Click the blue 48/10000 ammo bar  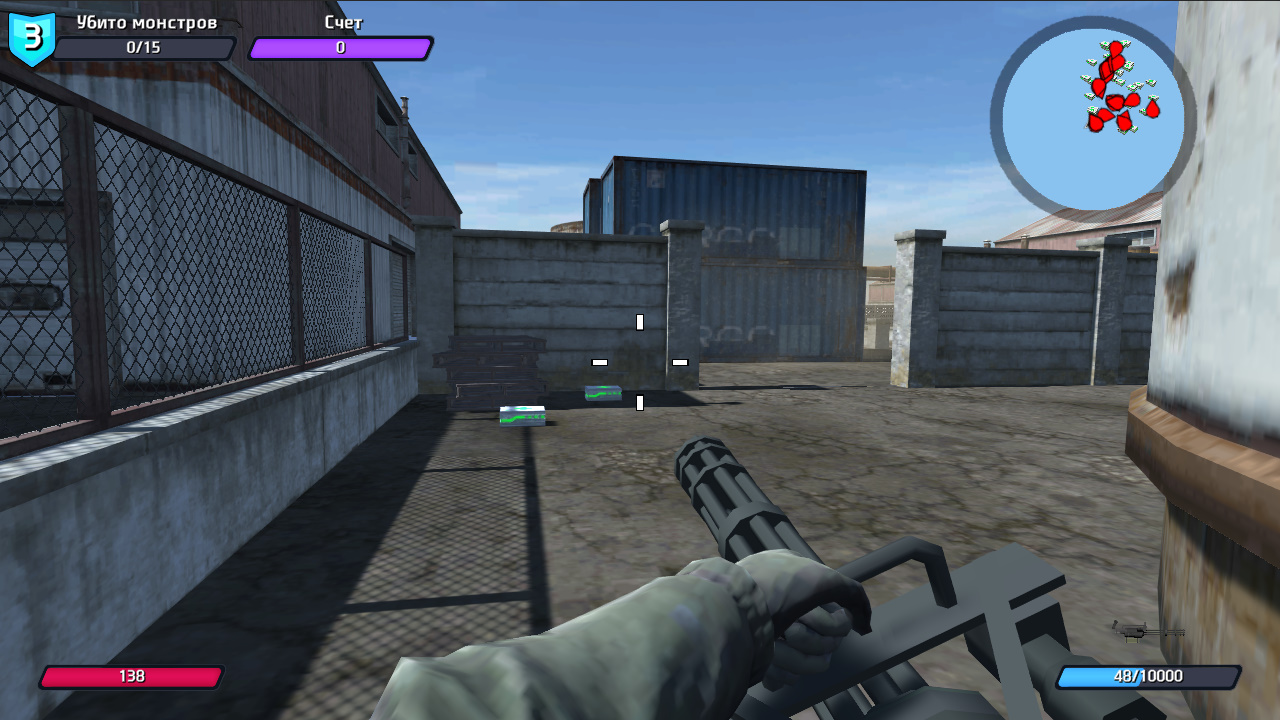[x=1143, y=676]
